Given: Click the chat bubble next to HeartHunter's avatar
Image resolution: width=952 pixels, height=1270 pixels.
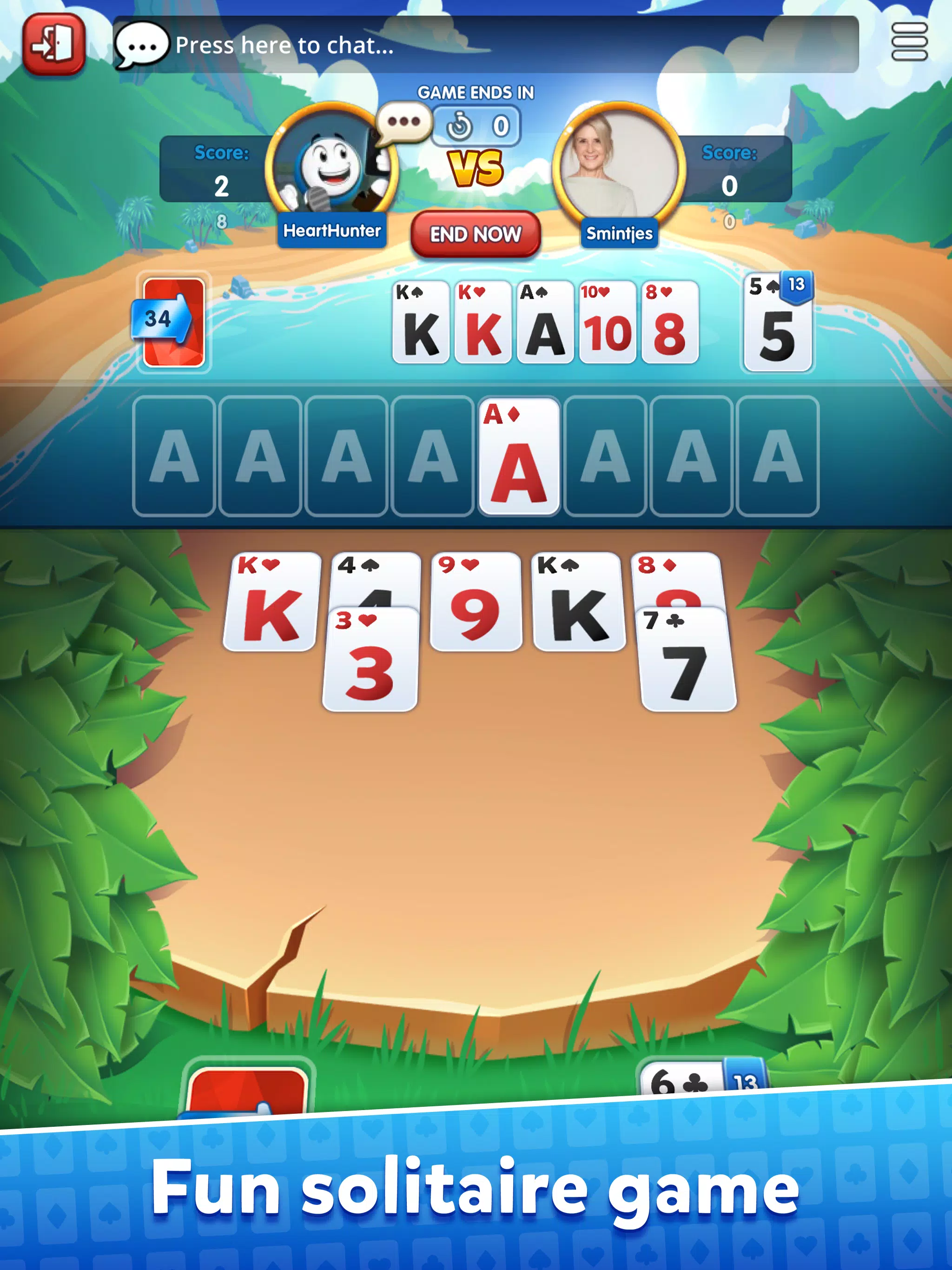Looking at the screenshot, I should pyautogui.click(x=403, y=122).
